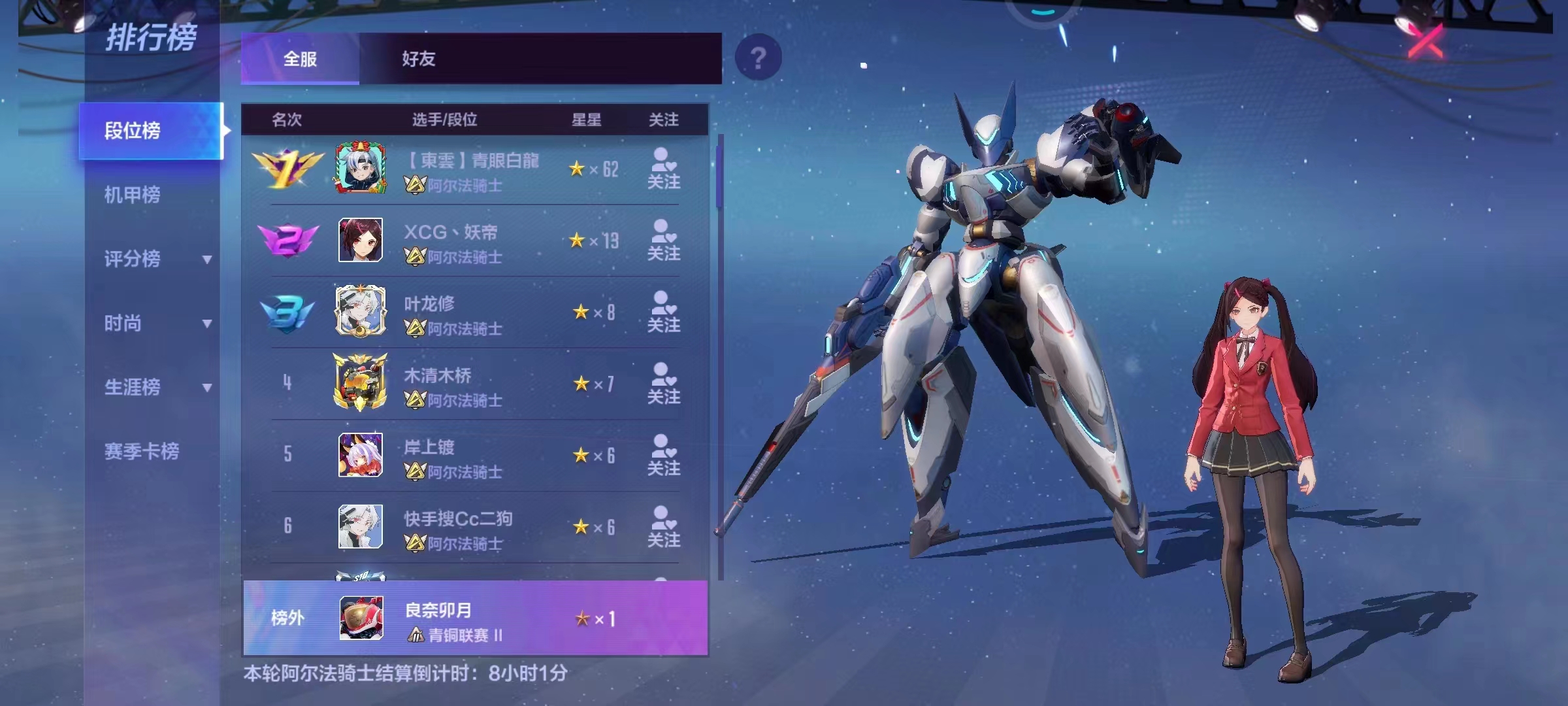1568x706 pixels.
Task: Open your own 良奈卯月 ranking entry
Action: (475, 618)
